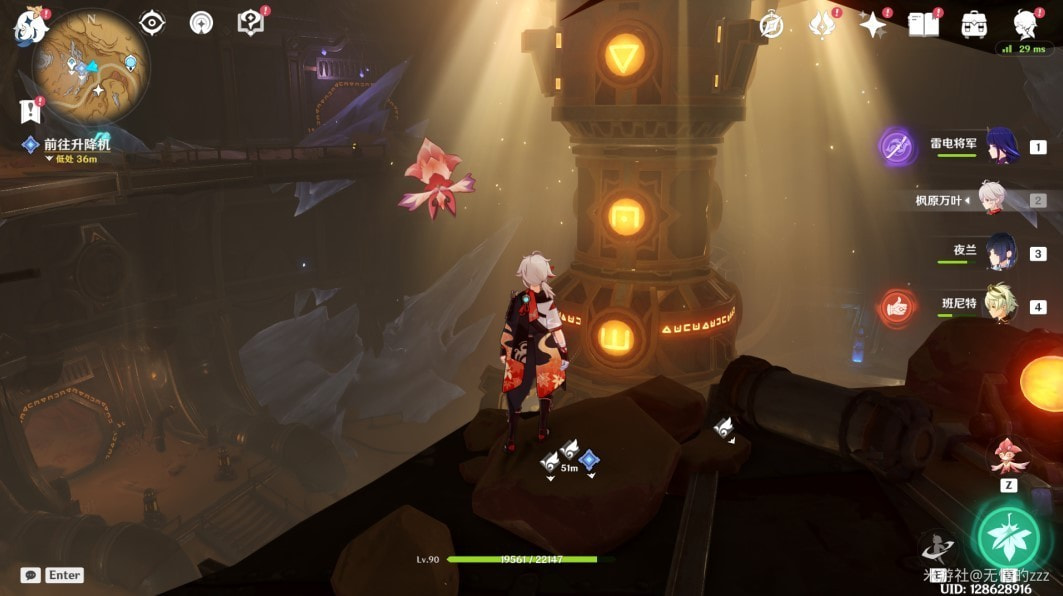
Task: Activate the green Anemo elemental skill
Action: click(1009, 538)
